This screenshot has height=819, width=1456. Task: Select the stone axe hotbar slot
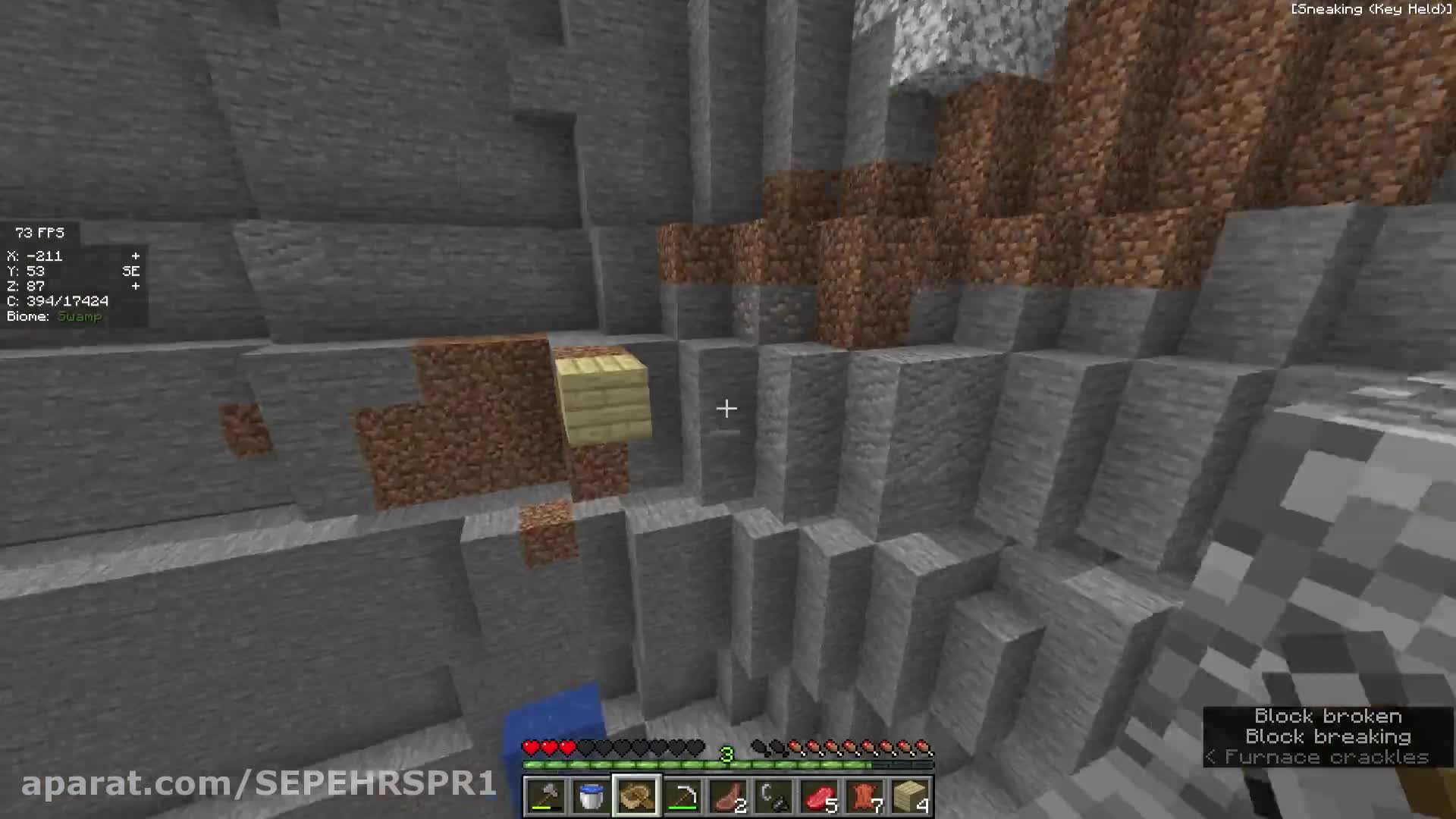click(x=546, y=796)
